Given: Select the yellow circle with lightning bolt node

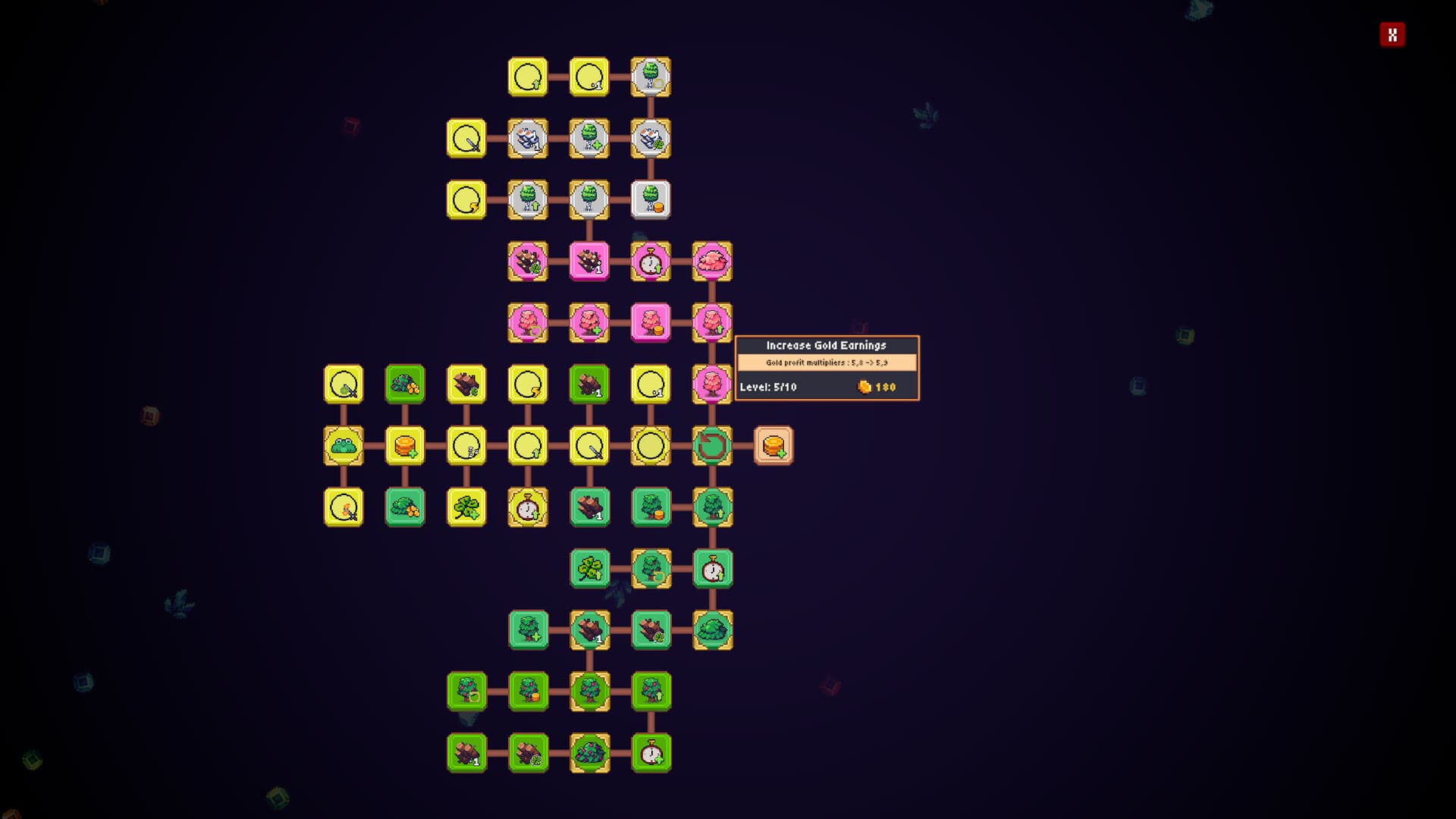Looking at the screenshot, I should tap(528, 384).
